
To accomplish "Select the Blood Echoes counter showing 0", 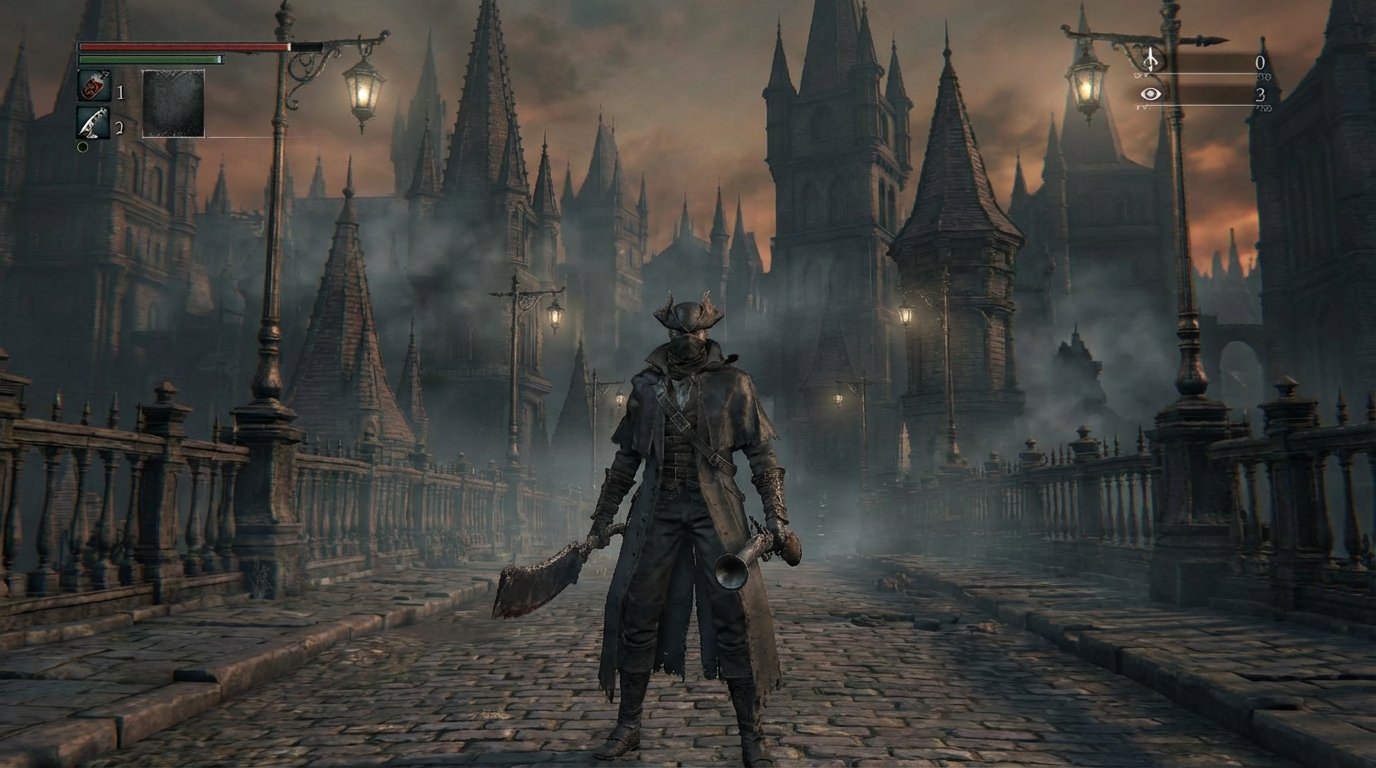I will [1261, 62].
